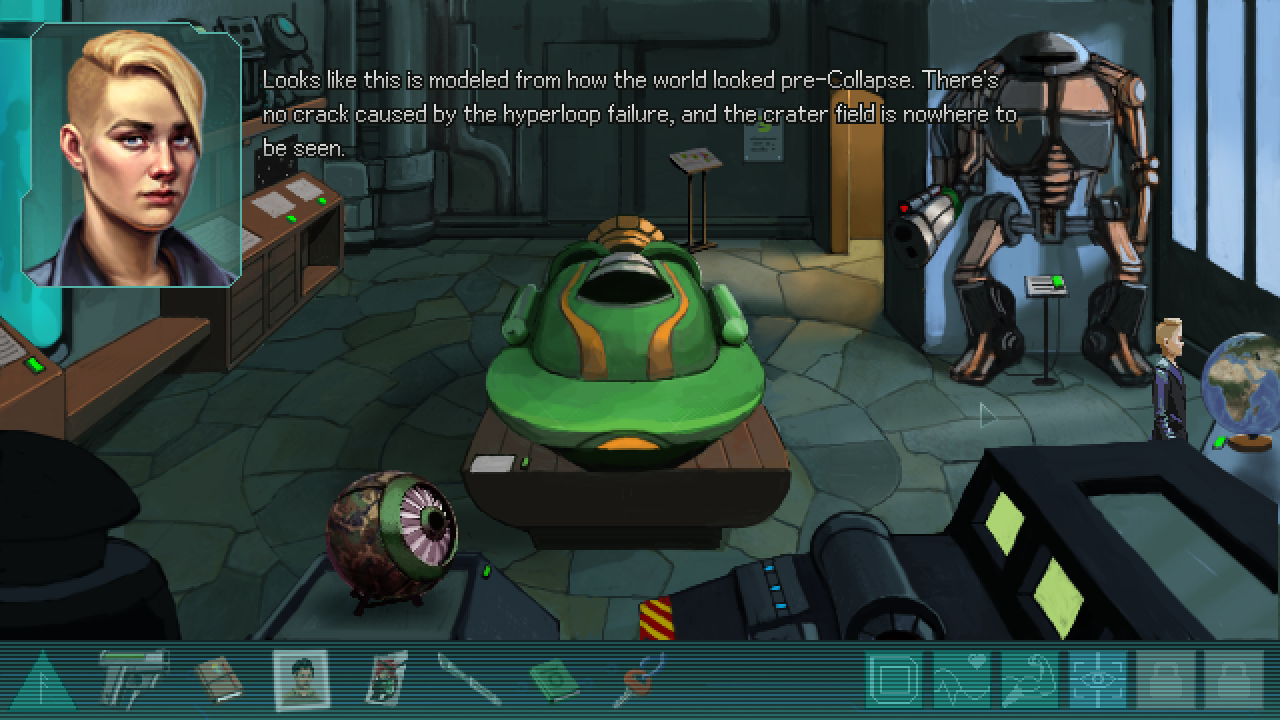
Task: Choose the red-and-green packet inventory item
Action: [x=387, y=680]
